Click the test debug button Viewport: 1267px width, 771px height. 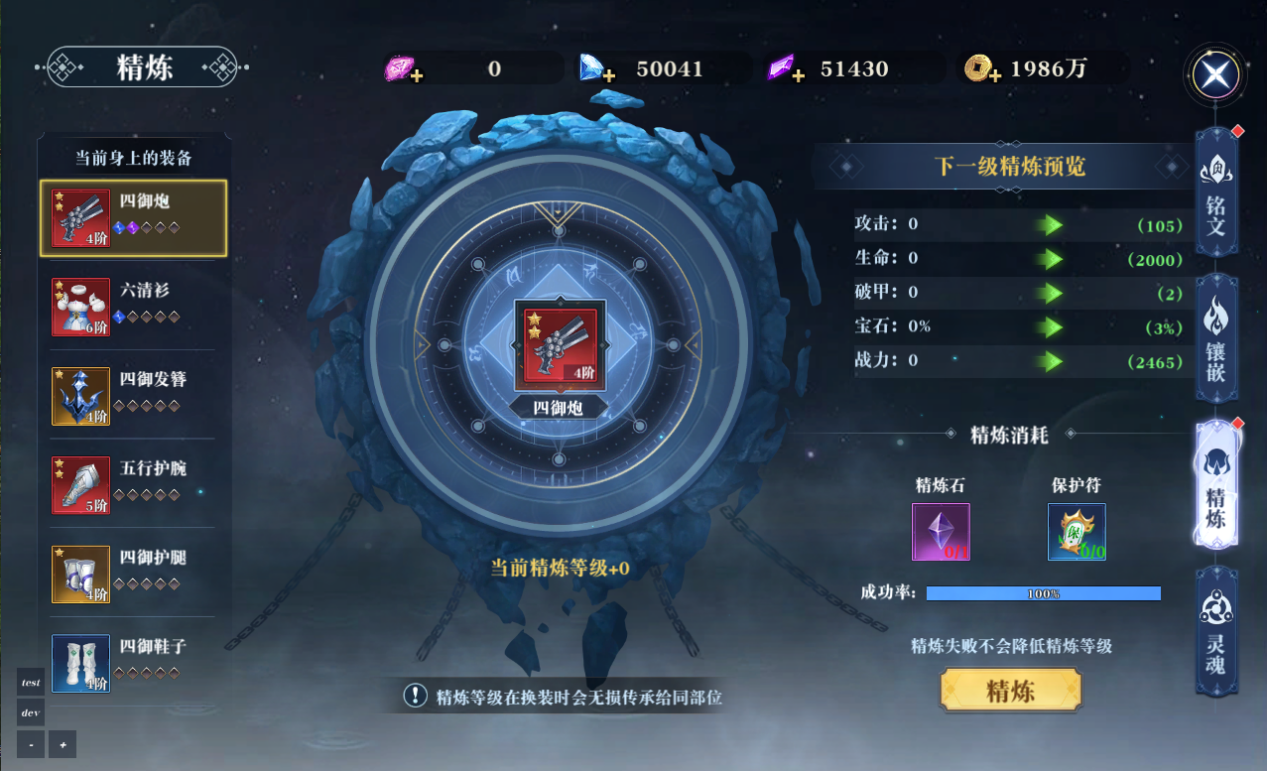(31, 682)
